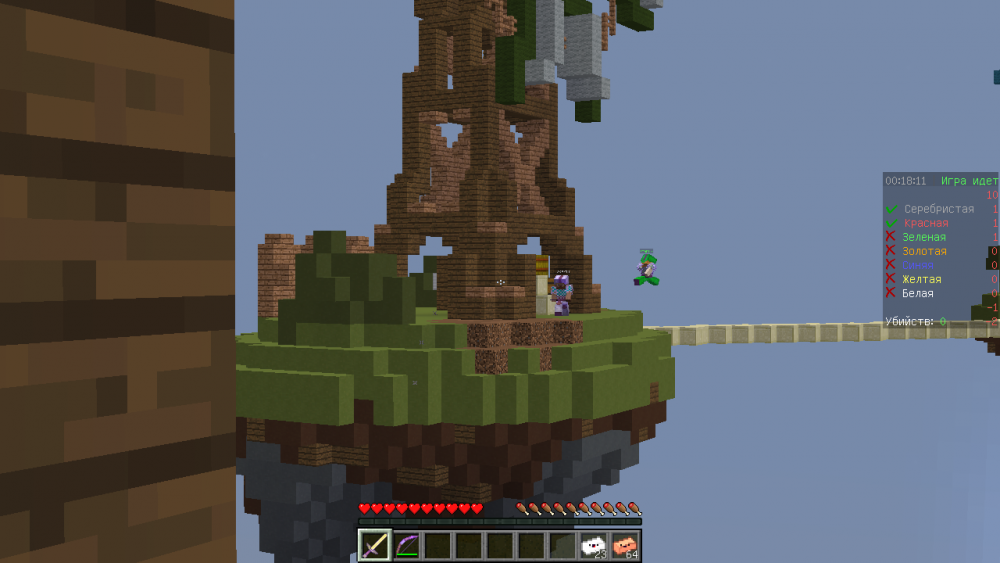Click the Зеленая team scoreboard entry
Image resolution: width=1000 pixels, height=563 pixels.
click(x=923, y=237)
